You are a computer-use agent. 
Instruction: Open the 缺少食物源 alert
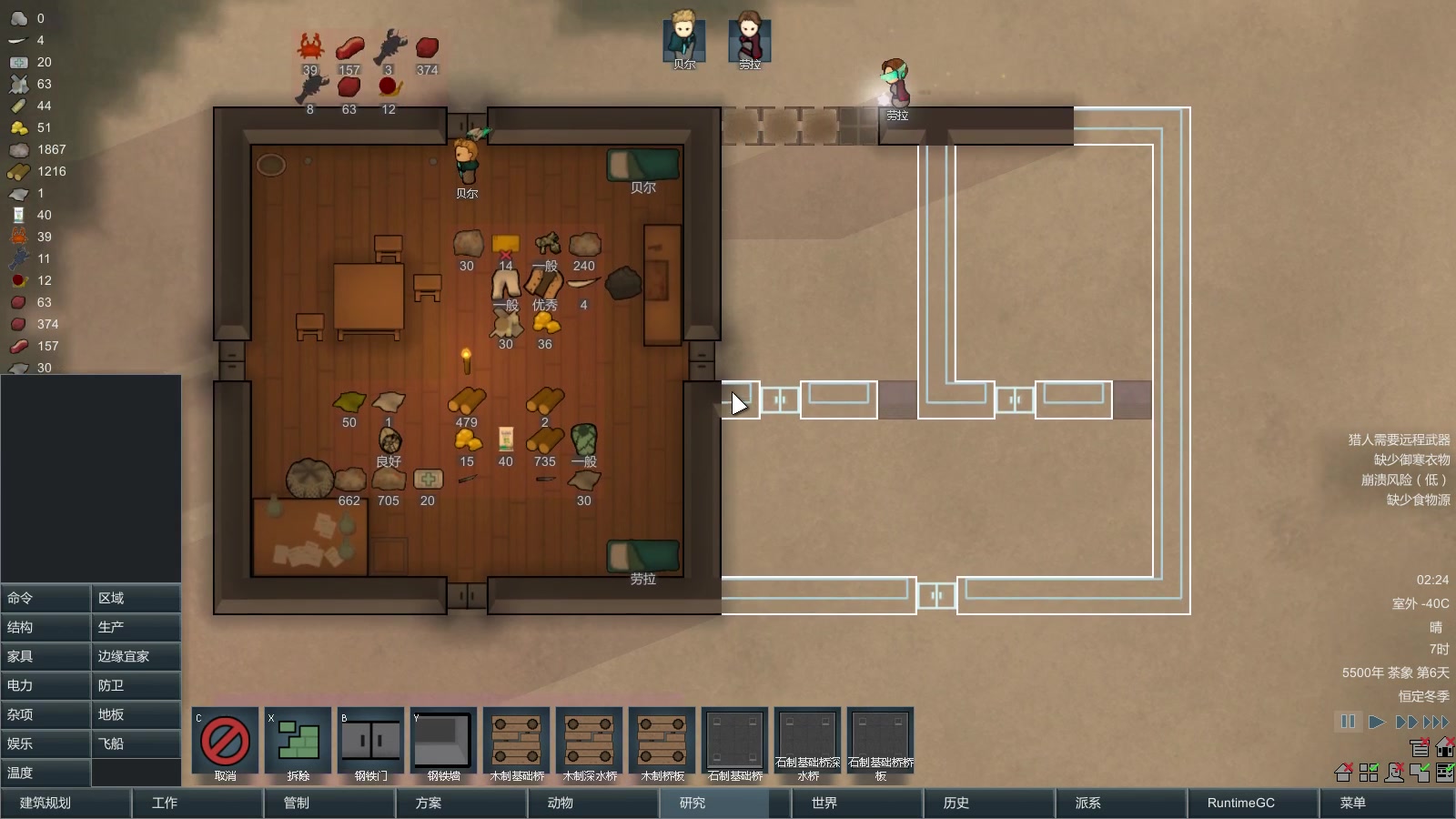tap(1418, 500)
